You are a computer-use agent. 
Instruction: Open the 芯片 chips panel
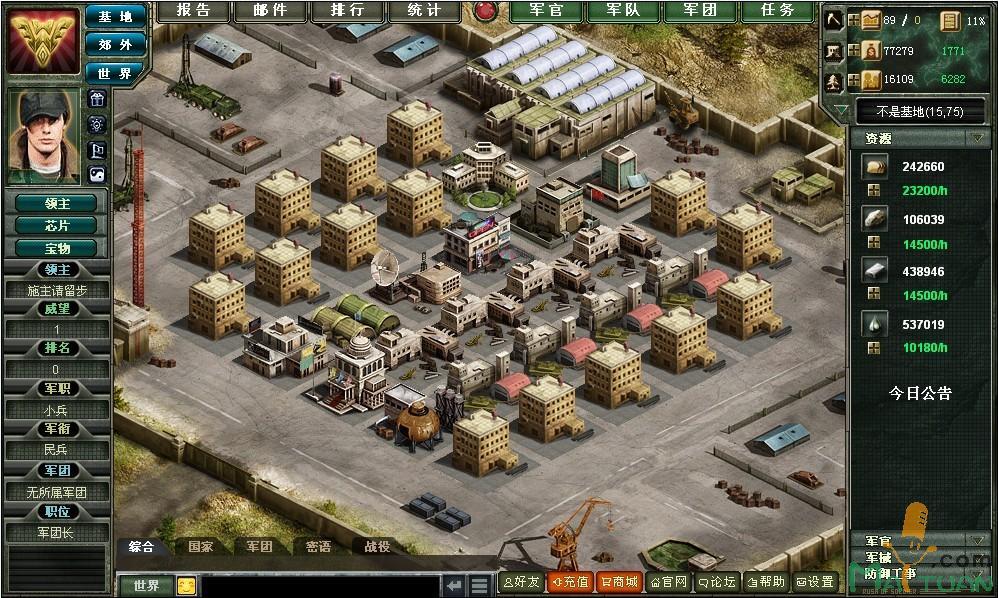click(57, 225)
